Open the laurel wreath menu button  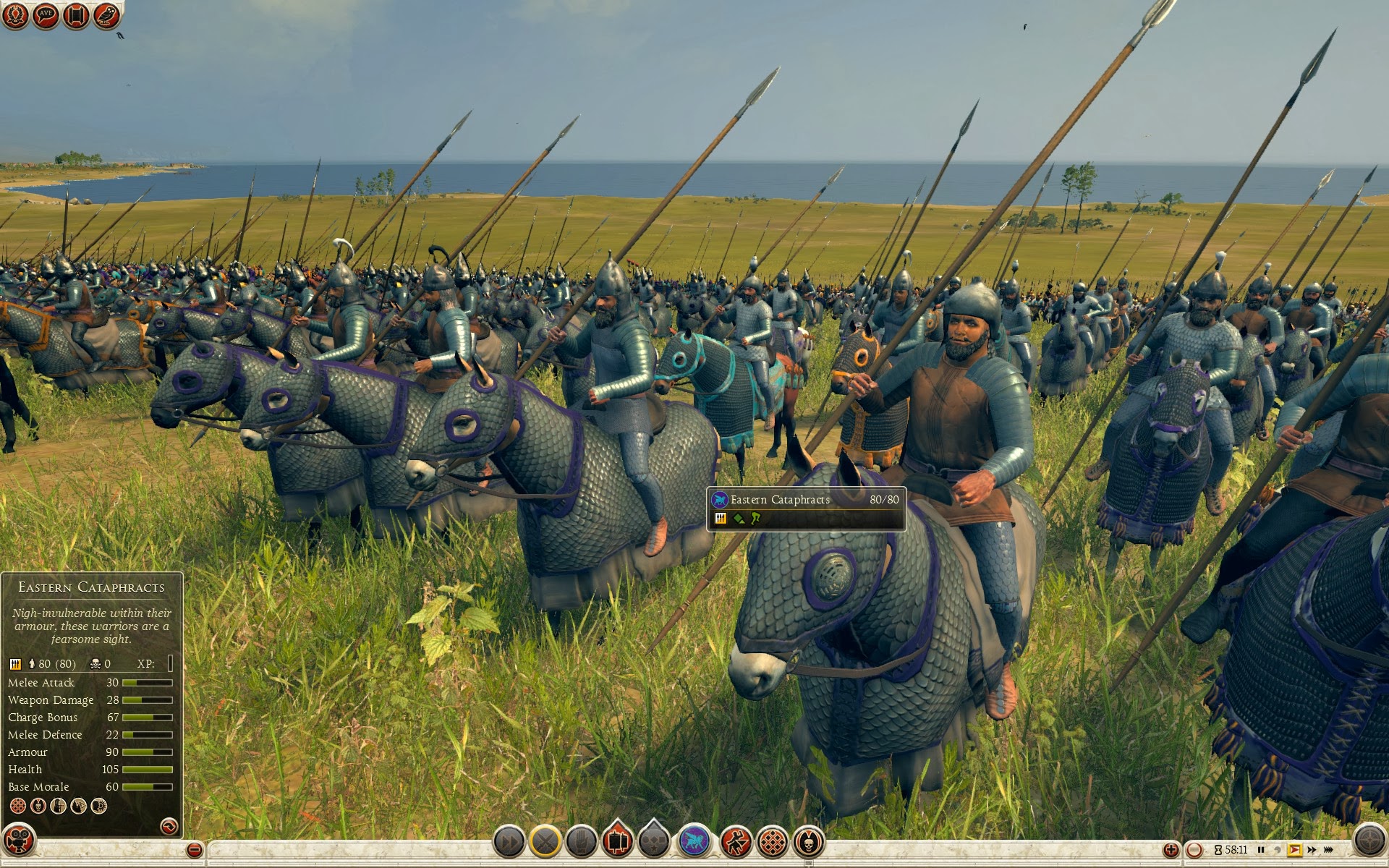[16, 14]
